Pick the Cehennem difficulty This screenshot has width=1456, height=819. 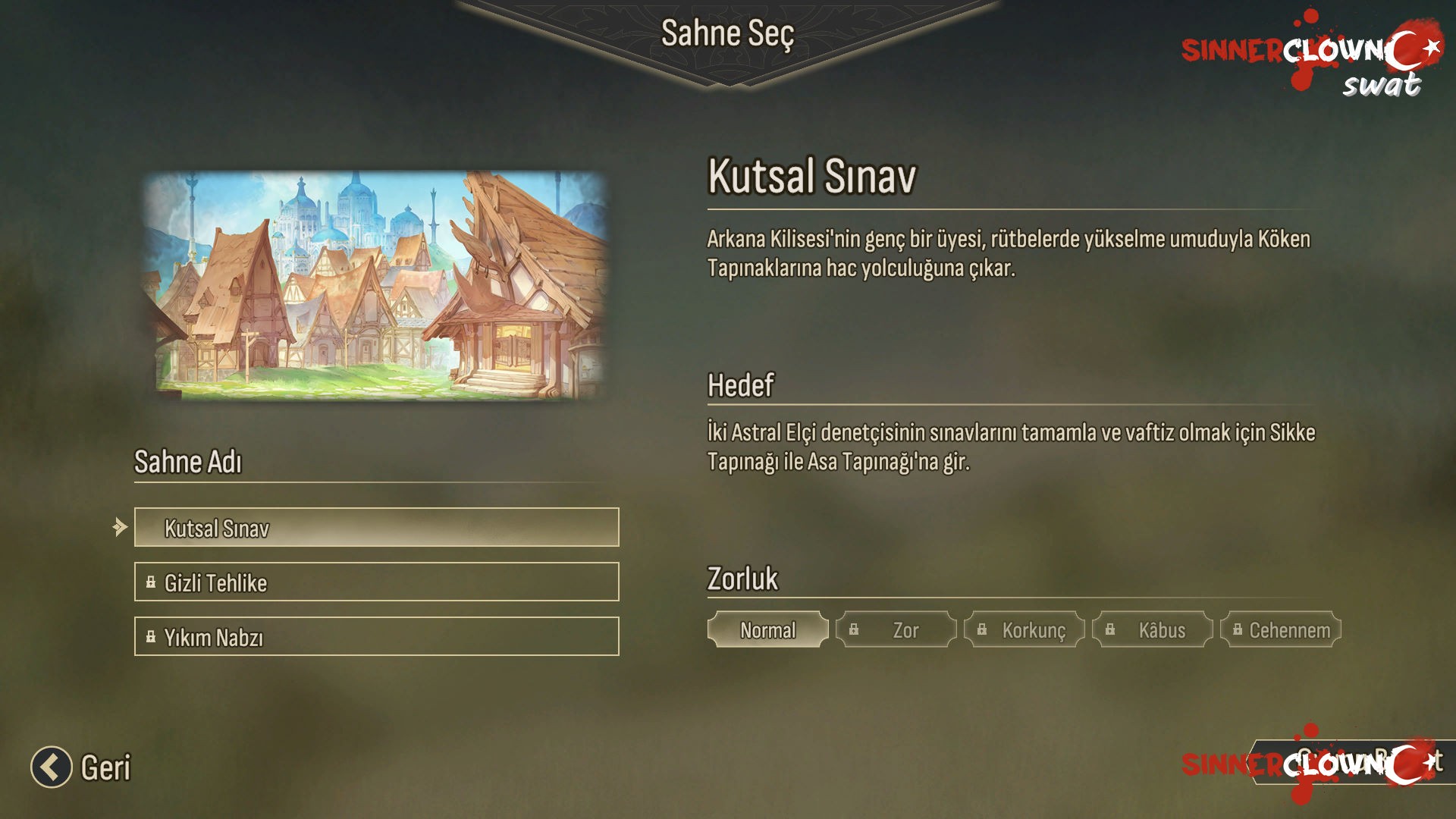coord(1280,630)
